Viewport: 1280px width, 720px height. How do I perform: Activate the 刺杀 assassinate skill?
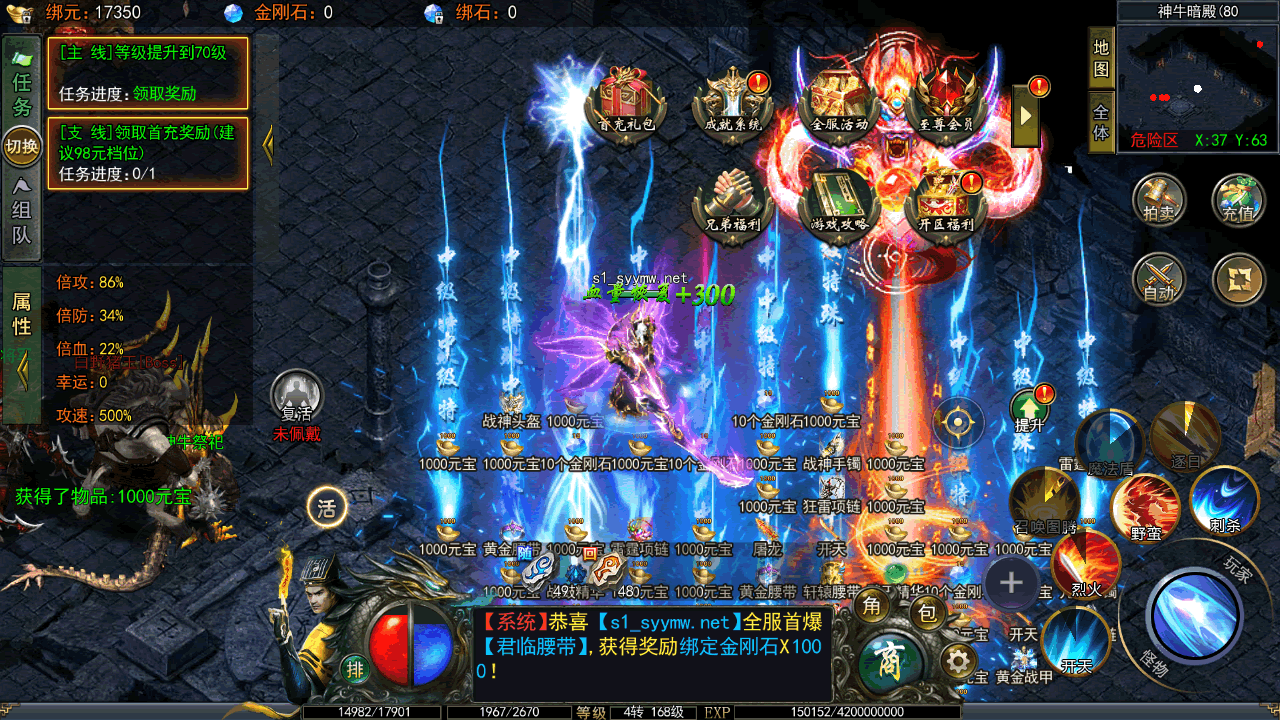click(1223, 500)
